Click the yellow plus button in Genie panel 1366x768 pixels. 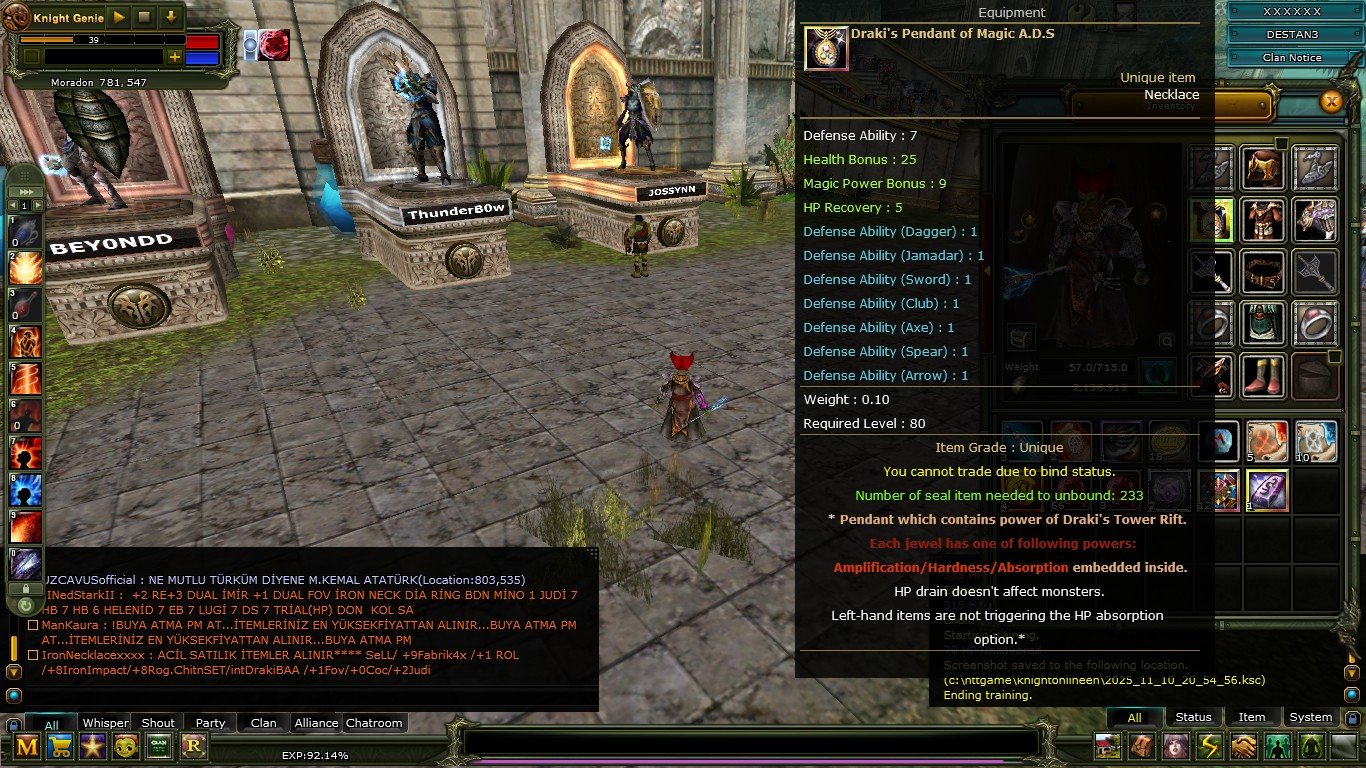pos(175,57)
